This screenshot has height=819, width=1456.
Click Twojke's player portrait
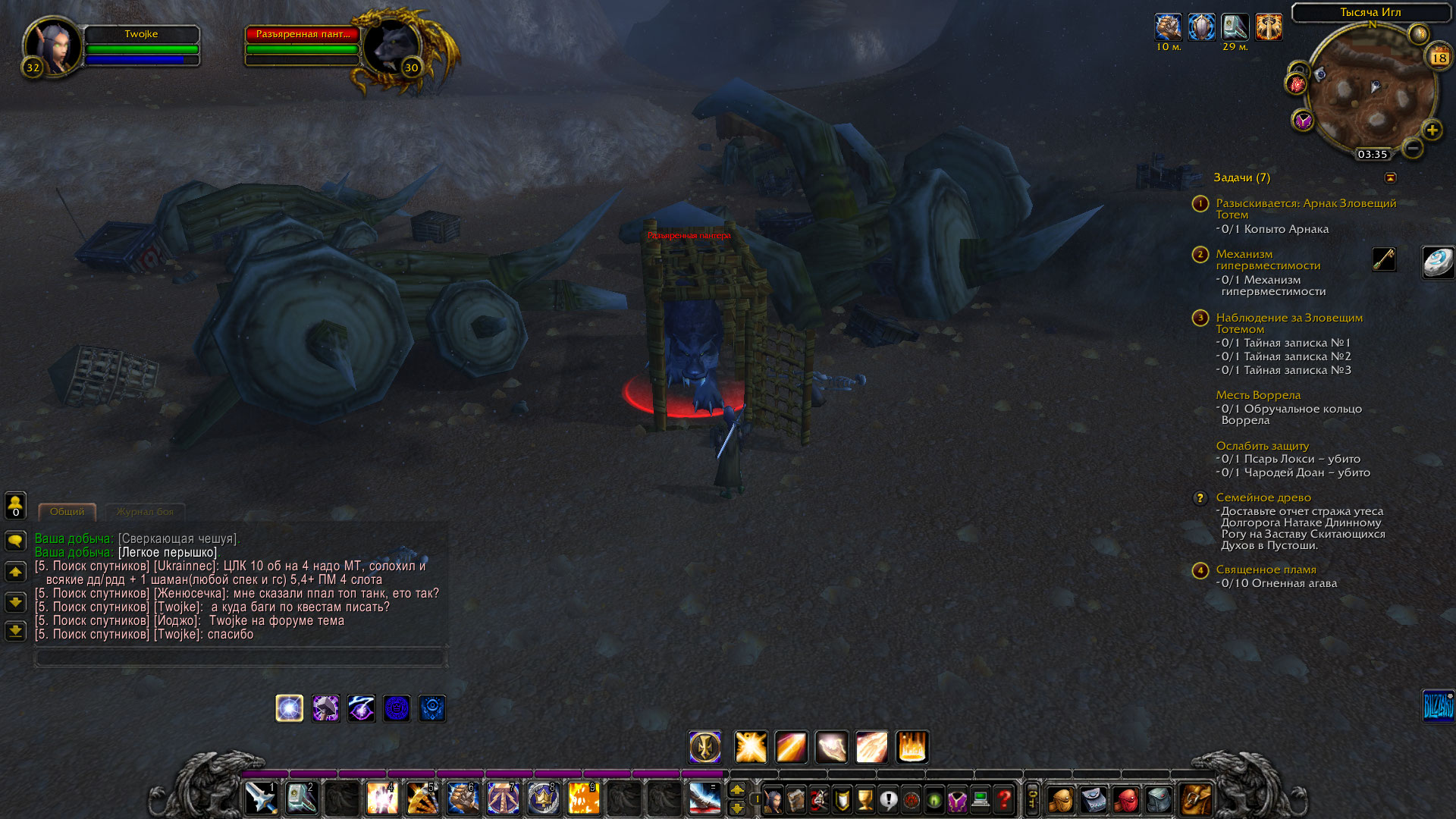coord(52,45)
